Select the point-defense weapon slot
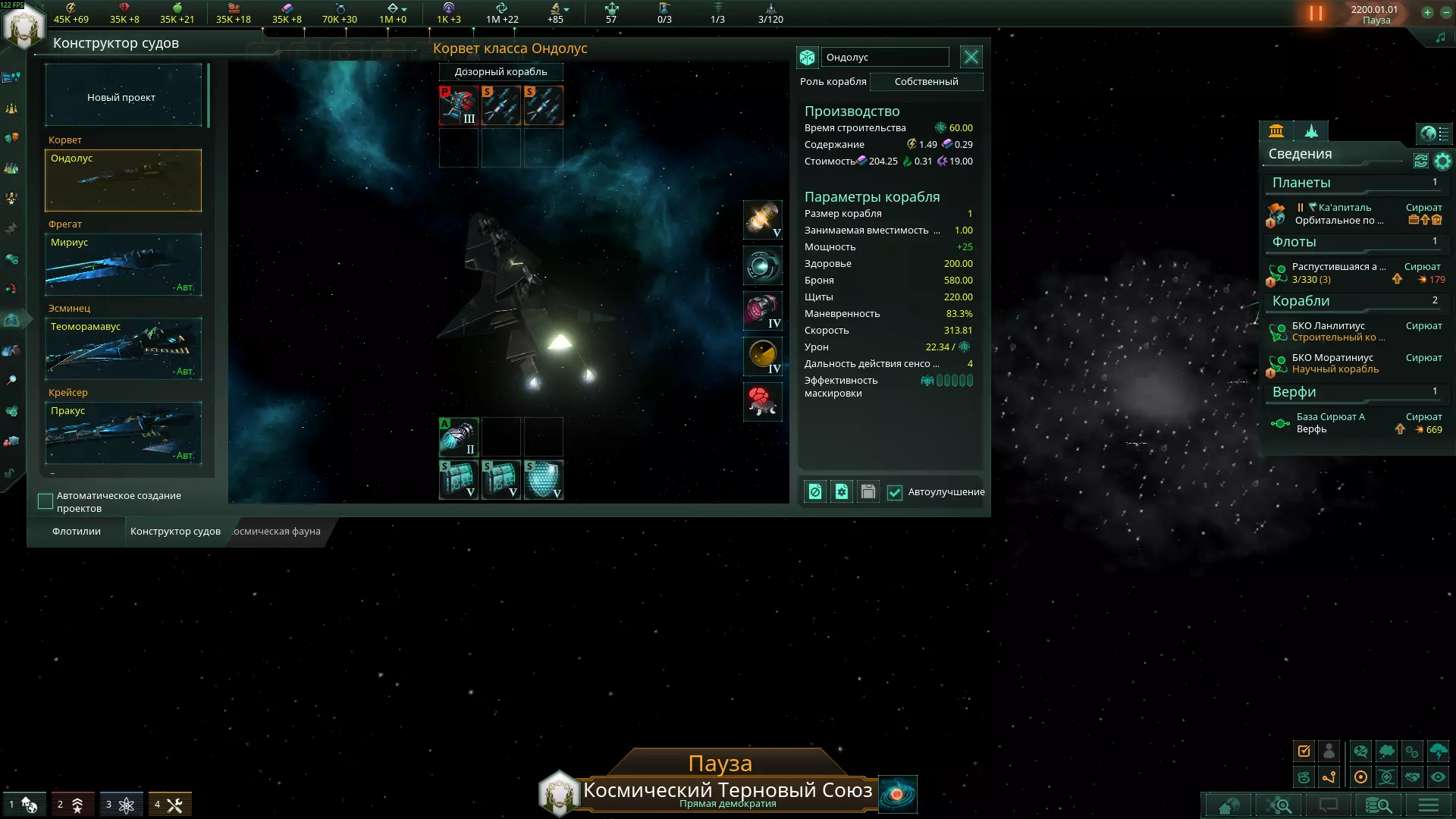 click(458, 105)
